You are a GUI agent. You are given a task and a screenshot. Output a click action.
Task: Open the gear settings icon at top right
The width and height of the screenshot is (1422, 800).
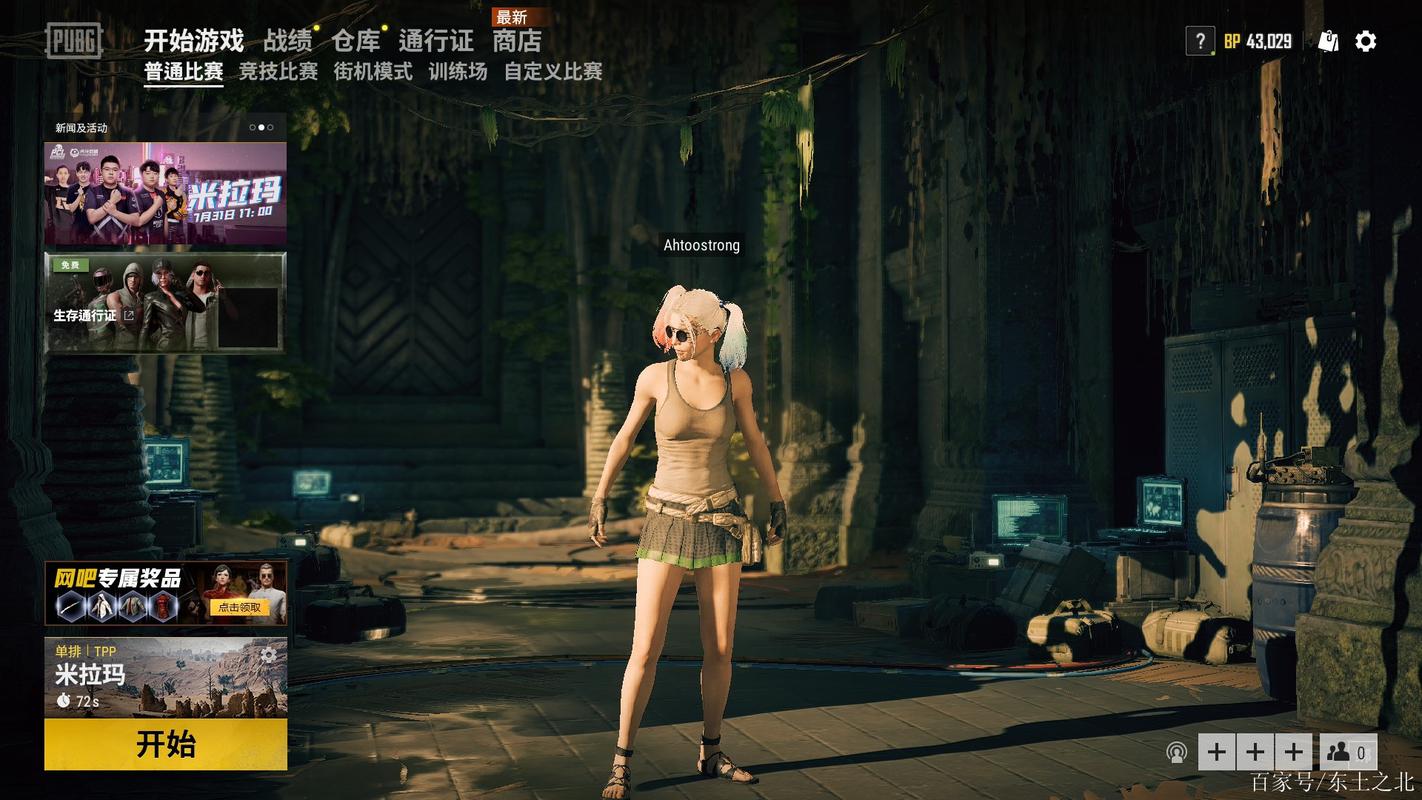(1366, 41)
